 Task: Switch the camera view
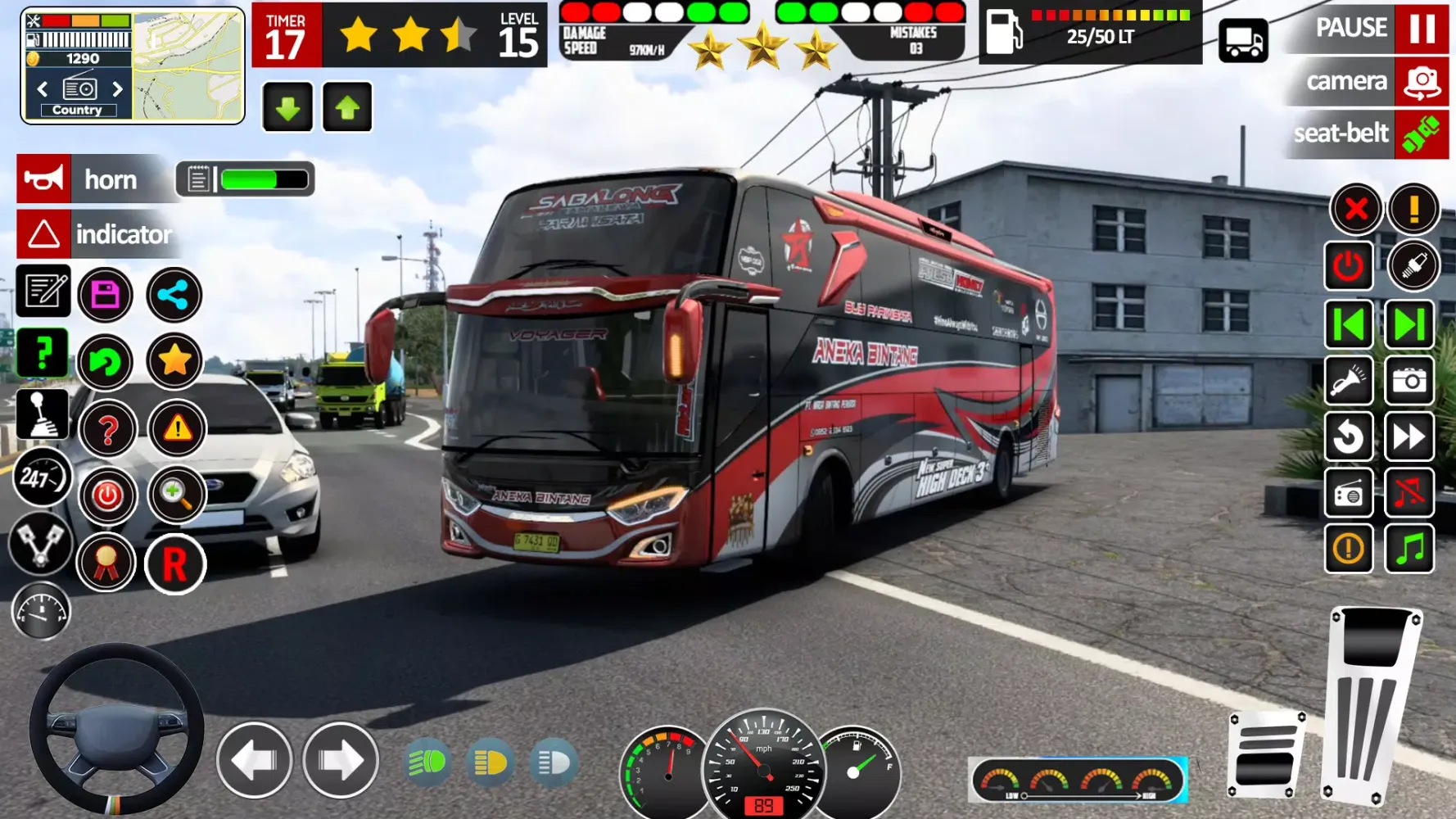tap(1422, 81)
